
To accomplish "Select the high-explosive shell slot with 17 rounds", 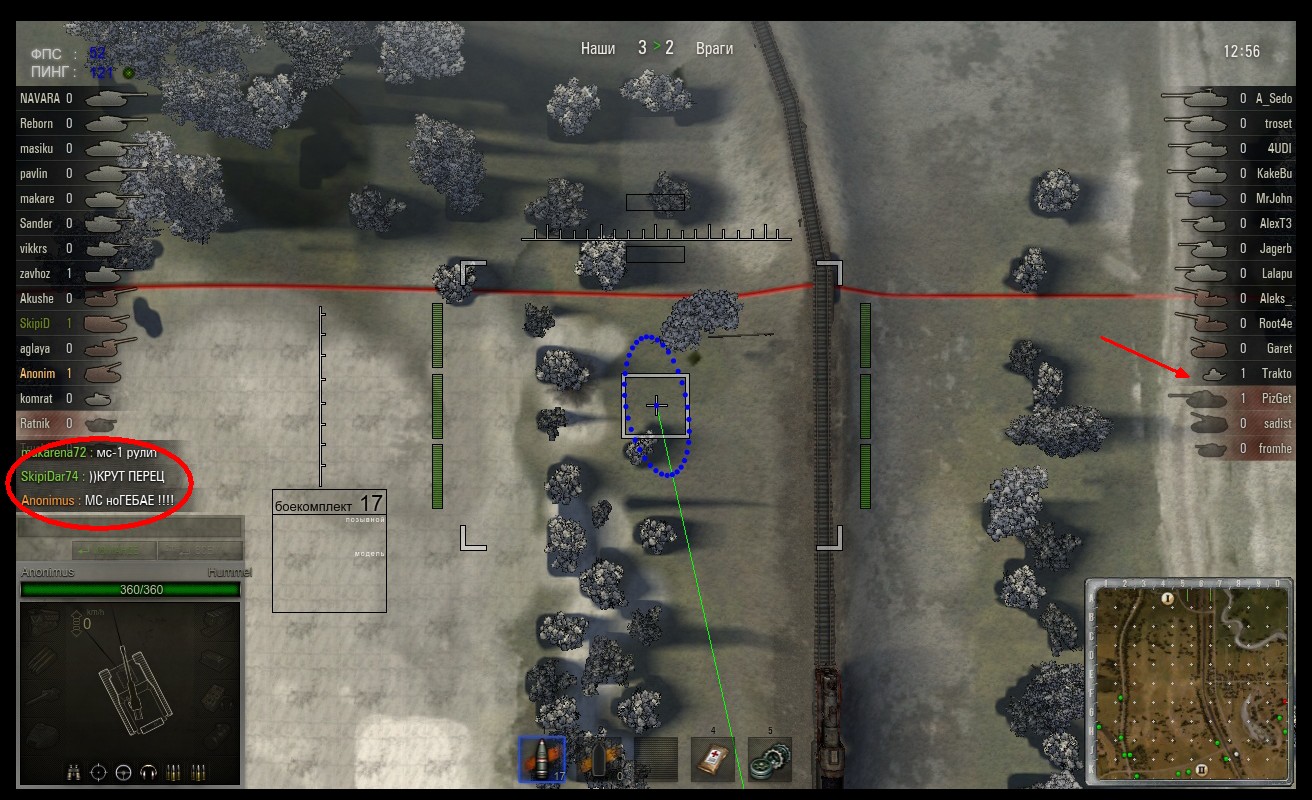I will tap(541, 759).
